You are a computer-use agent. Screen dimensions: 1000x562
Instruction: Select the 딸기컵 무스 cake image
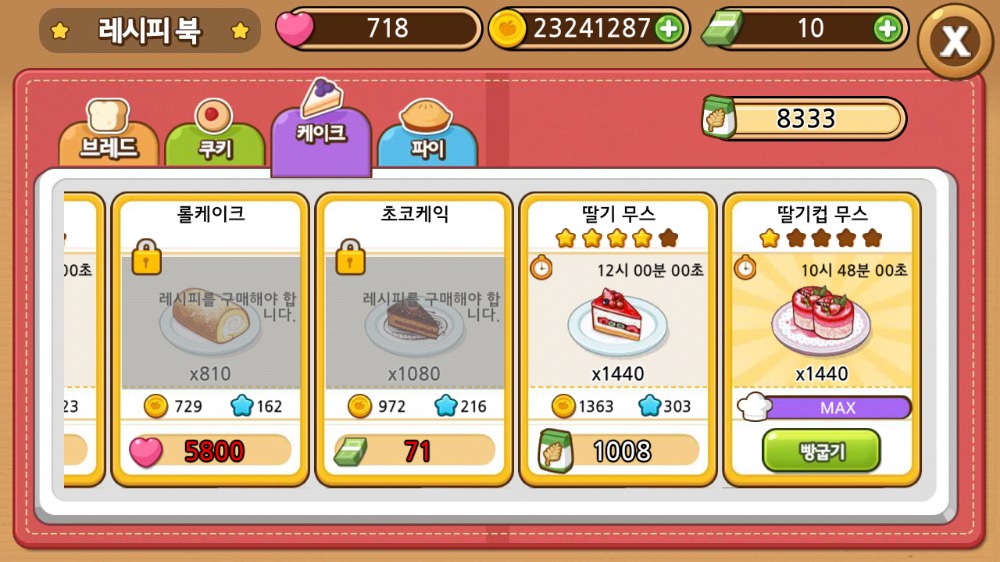point(820,321)
